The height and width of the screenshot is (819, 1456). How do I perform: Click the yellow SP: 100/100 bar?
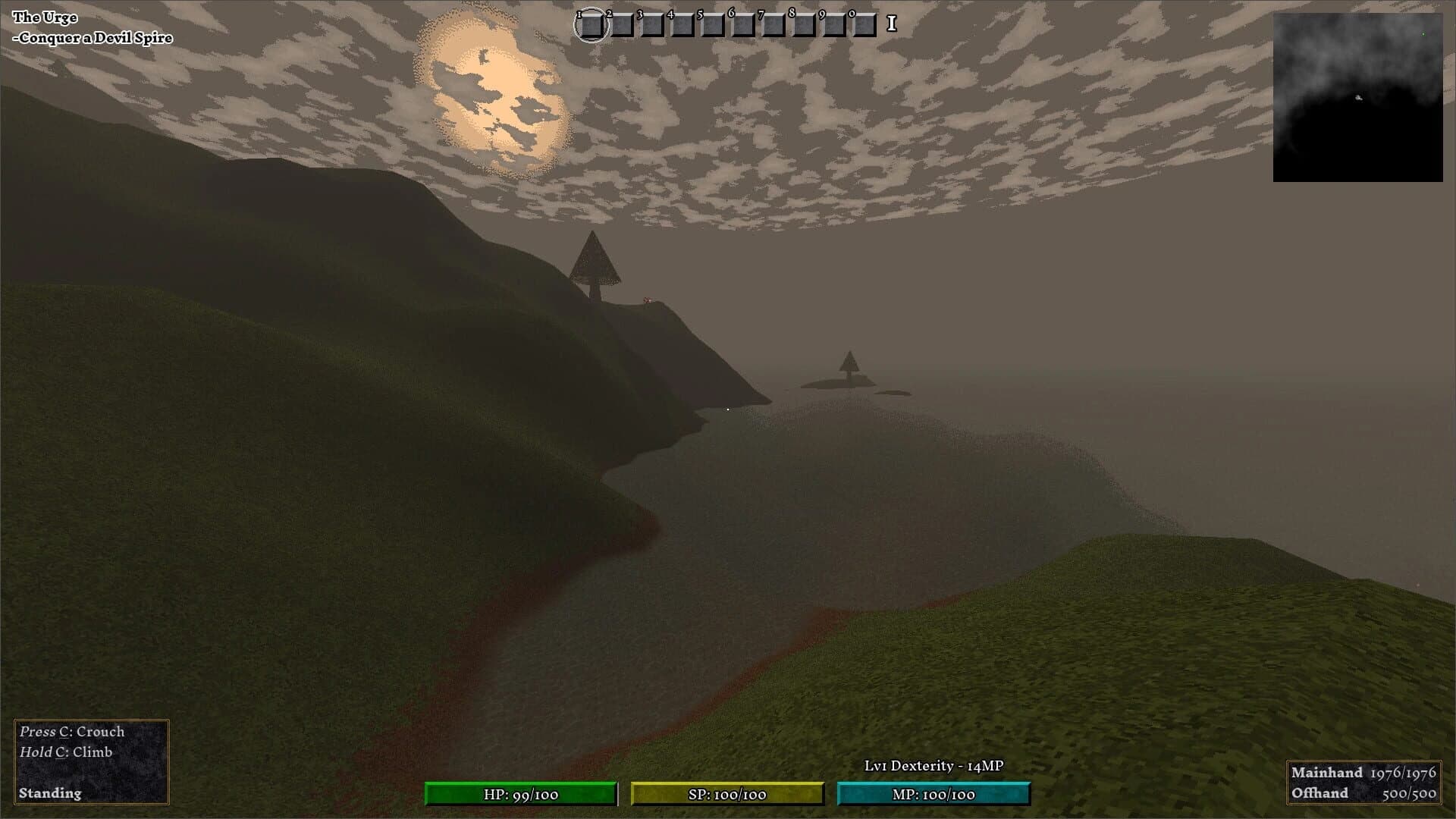point(728,795)
